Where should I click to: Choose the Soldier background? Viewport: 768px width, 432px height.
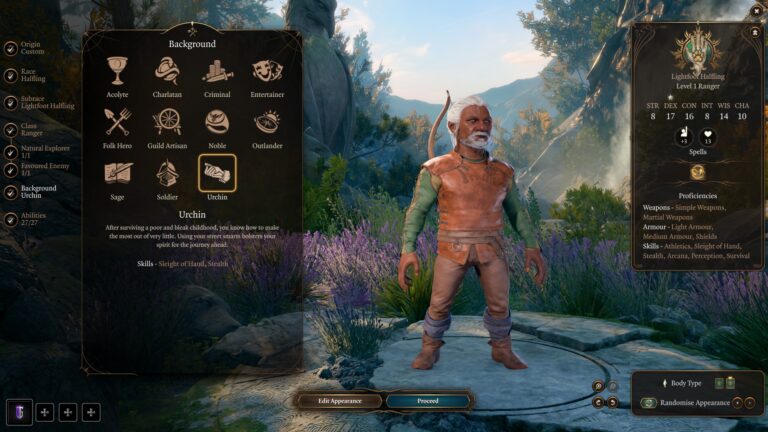(167, 173)
